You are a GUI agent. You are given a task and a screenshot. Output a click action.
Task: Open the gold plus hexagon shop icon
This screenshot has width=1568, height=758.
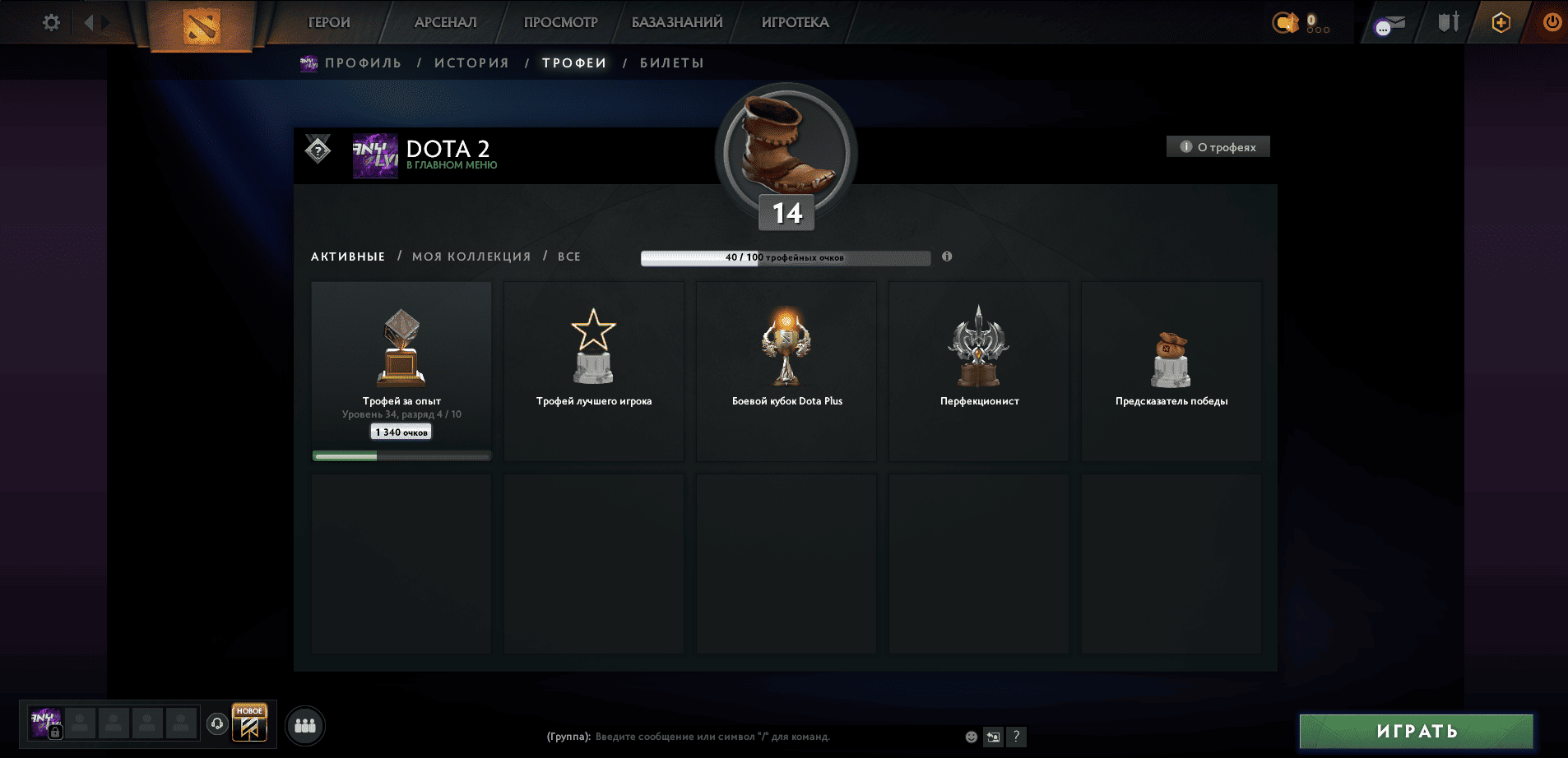tap(1501, 23)
